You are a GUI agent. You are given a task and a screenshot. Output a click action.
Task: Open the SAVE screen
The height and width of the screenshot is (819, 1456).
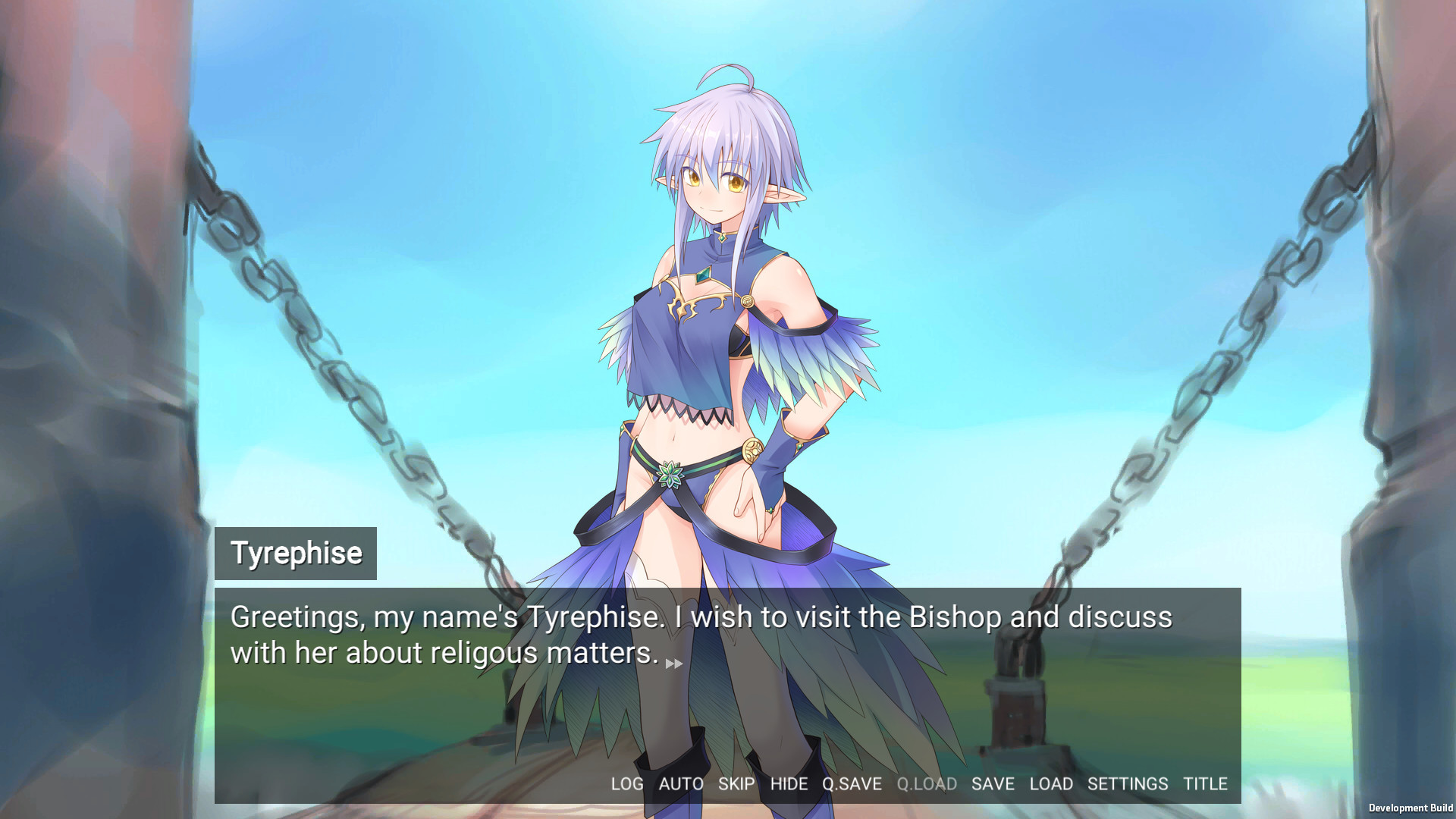pyautogui.click(x=993, y=784)
